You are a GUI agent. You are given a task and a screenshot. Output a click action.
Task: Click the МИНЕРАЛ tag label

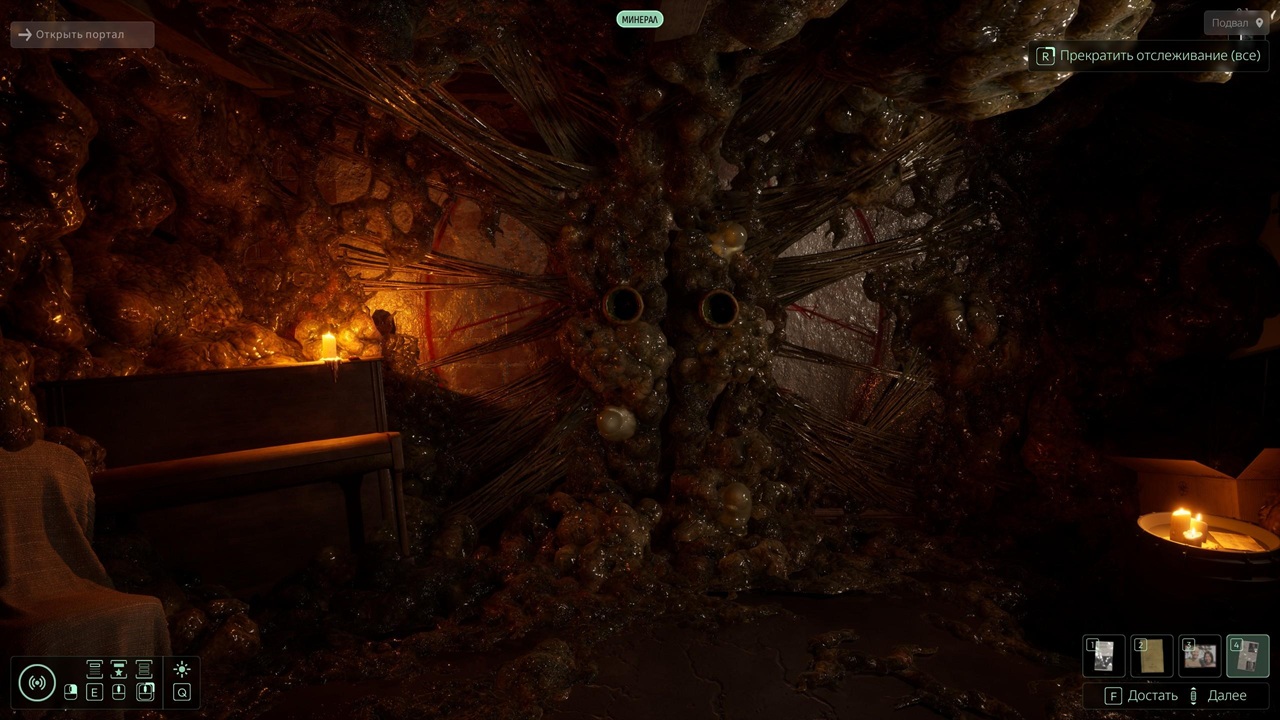coord(640,19)
